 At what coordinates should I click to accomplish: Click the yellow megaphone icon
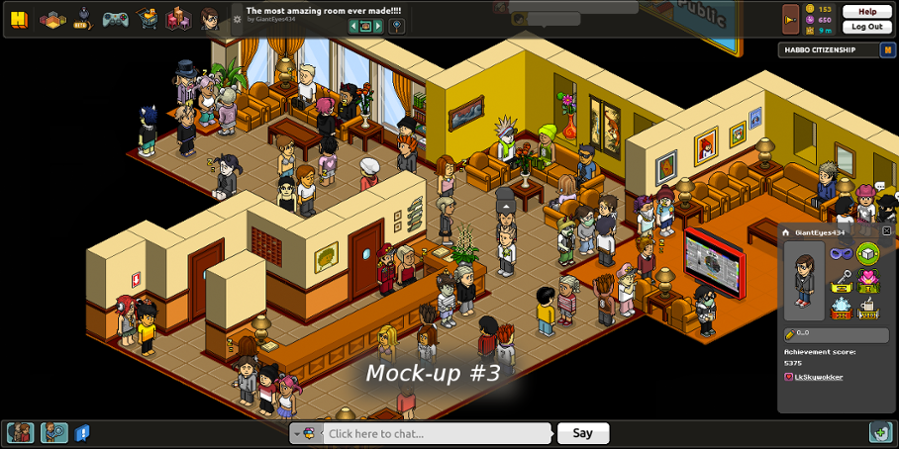click(790, 19)
